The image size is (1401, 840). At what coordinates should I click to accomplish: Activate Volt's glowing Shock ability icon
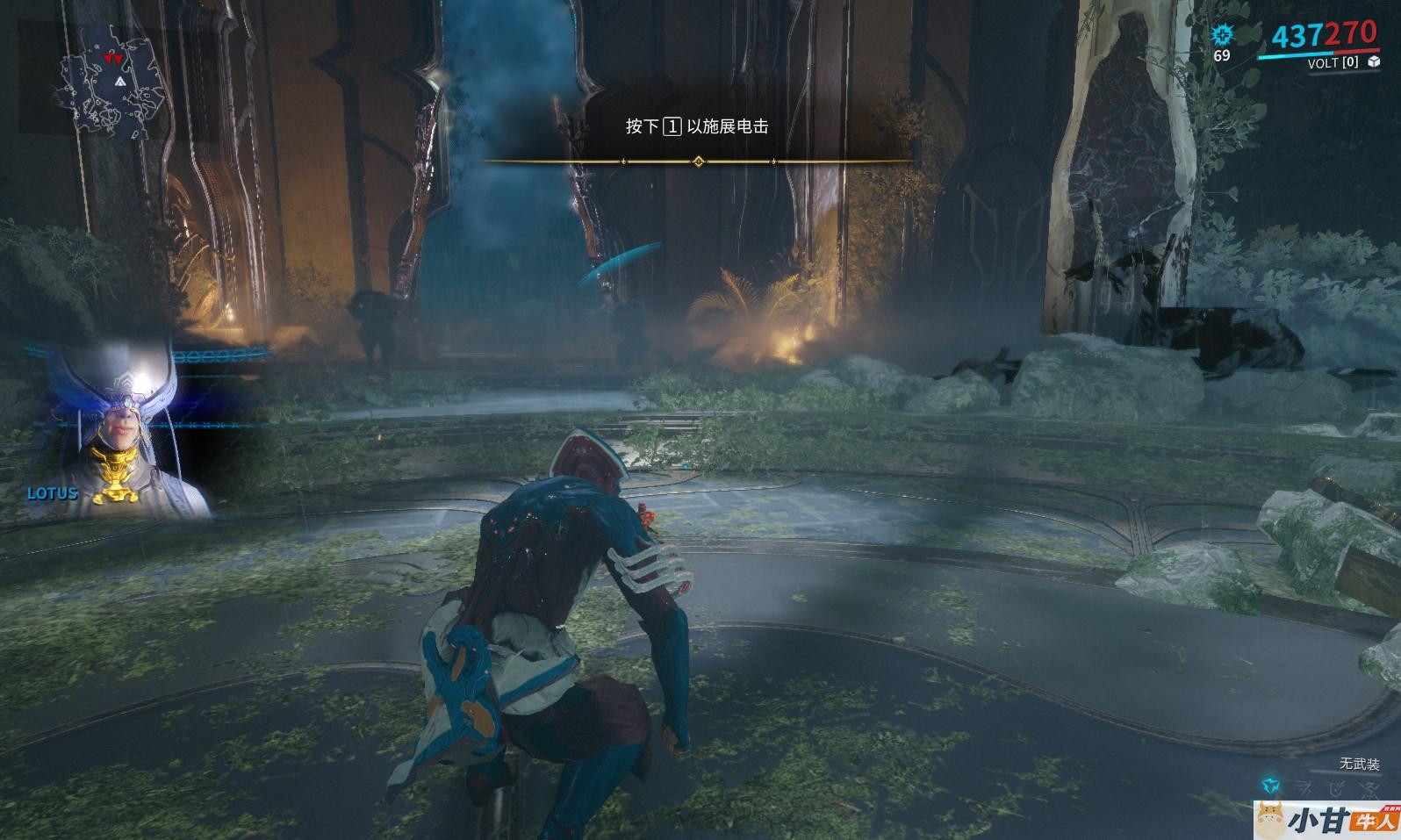(x=1270, y=786)
